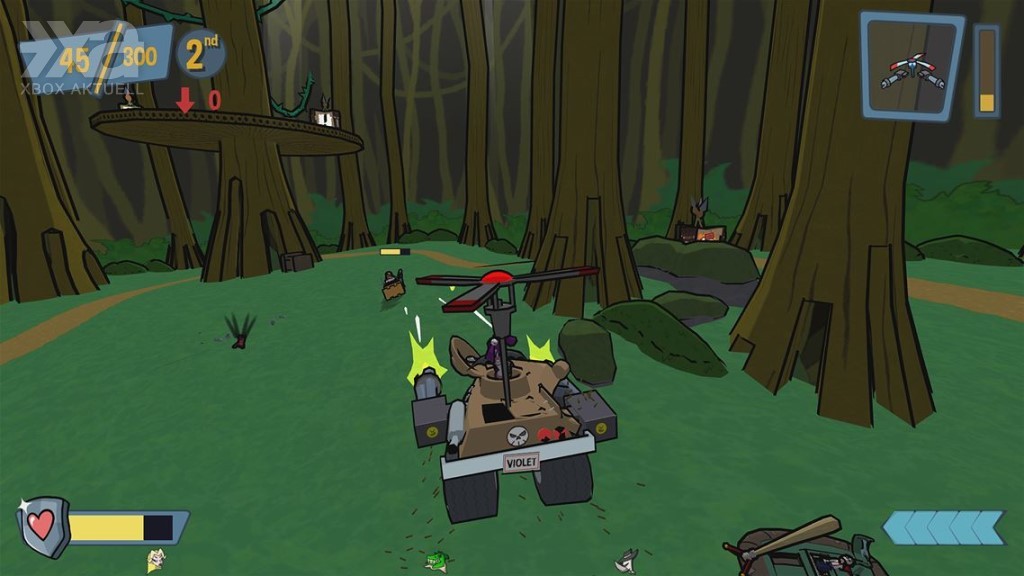Click the heart shield icon
Viewport: 1024px width, 576px height.
pyautogui.click(x=43, y=526)
